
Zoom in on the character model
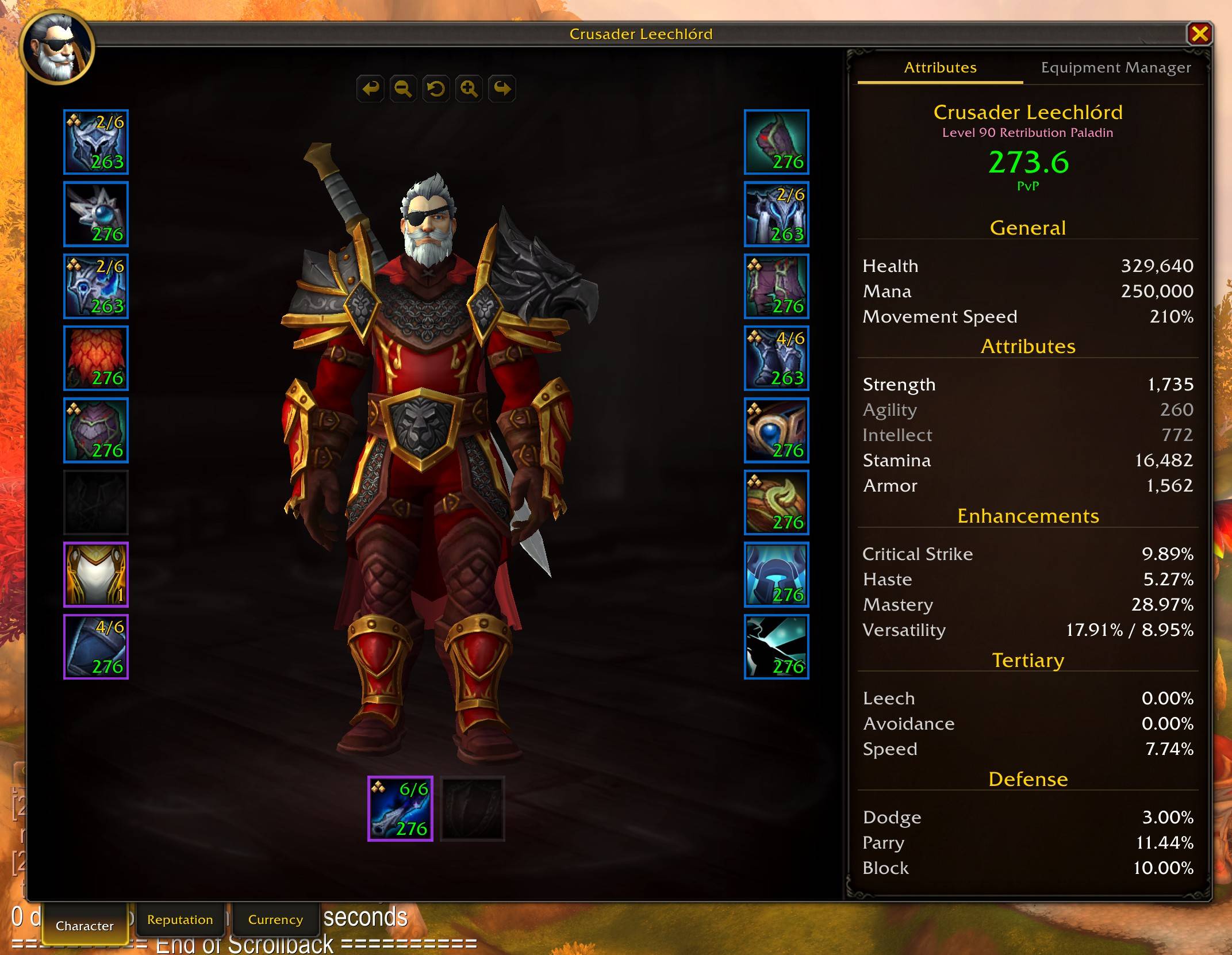coord(469,89)
